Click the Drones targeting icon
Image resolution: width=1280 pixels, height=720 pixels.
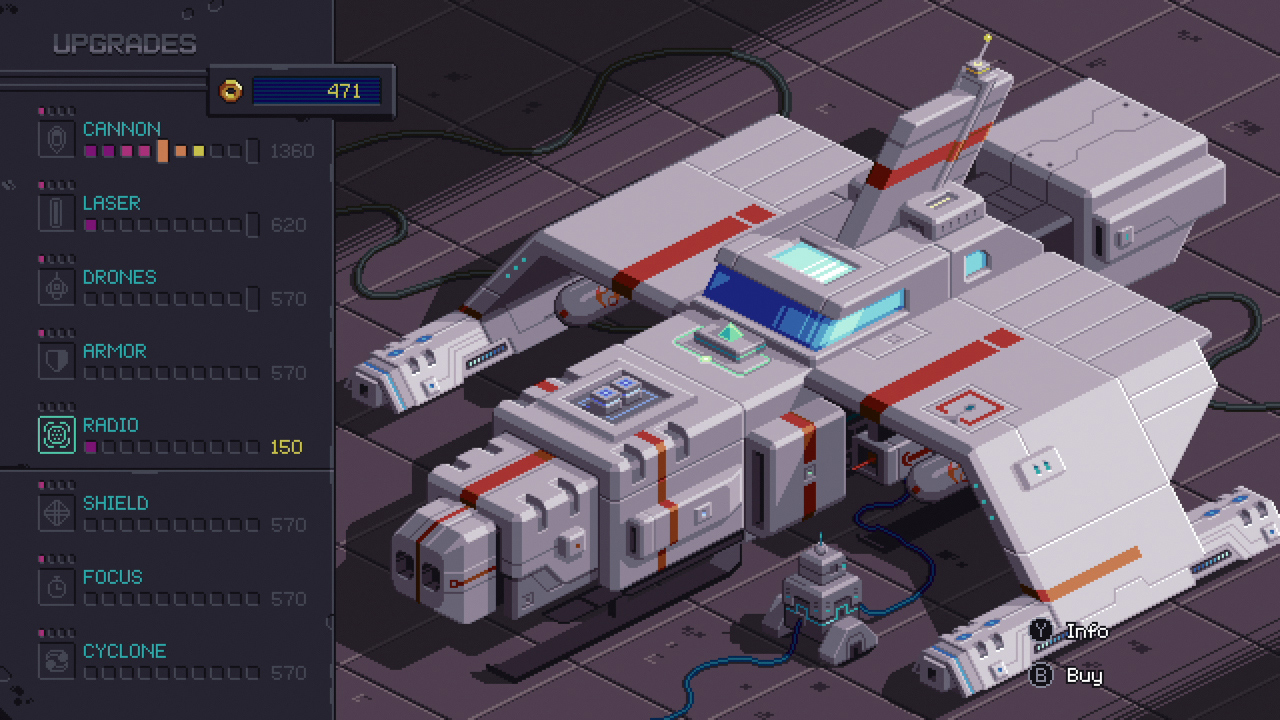(55, 286)
